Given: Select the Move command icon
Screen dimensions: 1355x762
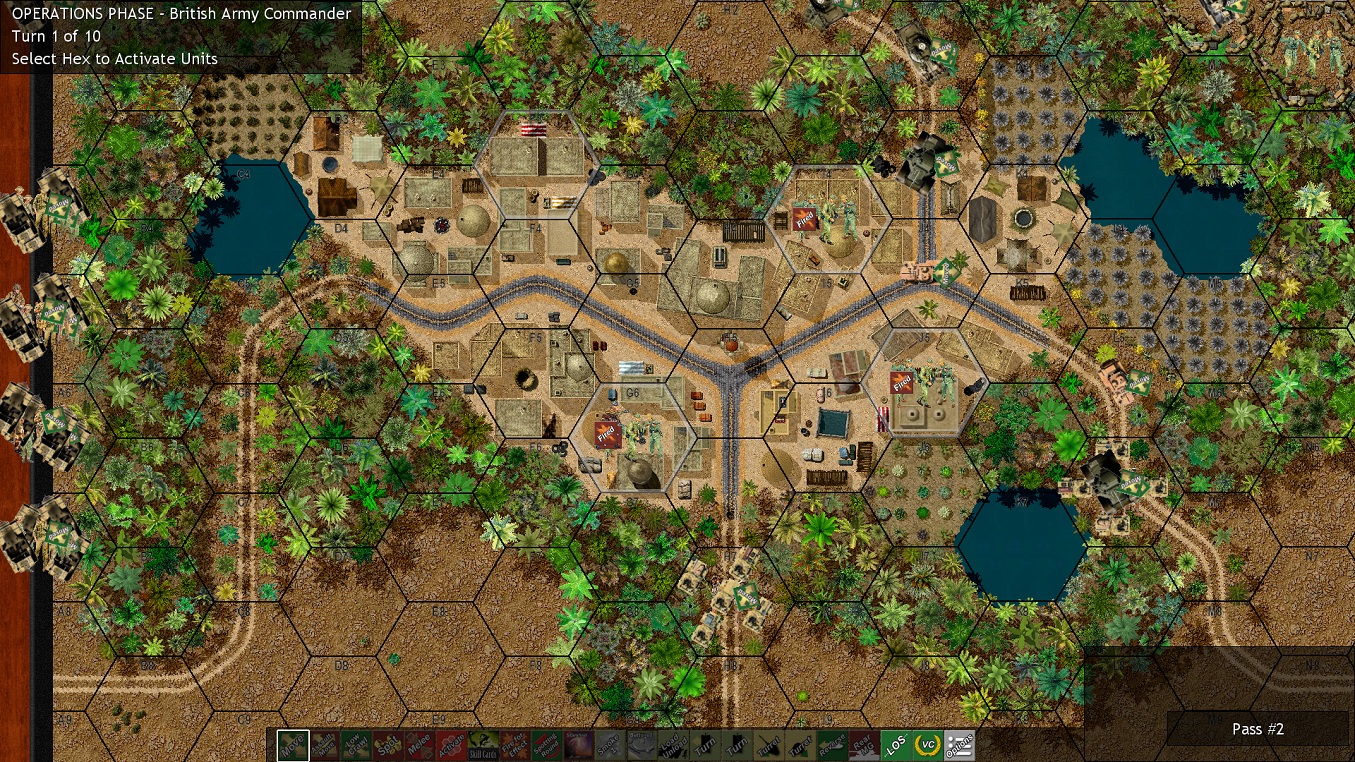Looking at the screenshot, I should (x=291, y=746).
